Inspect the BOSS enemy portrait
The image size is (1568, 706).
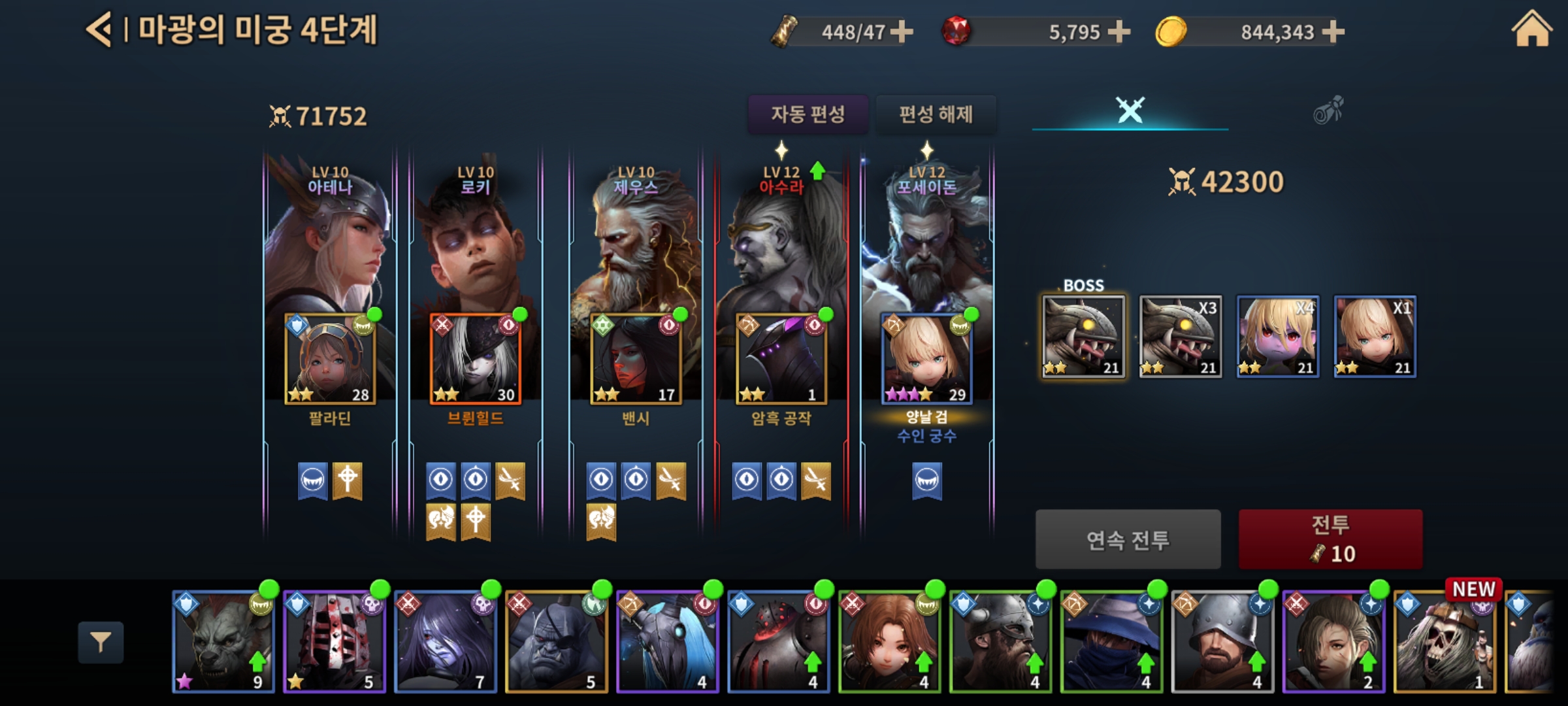pyautogui.click(x=1083, y=337)
